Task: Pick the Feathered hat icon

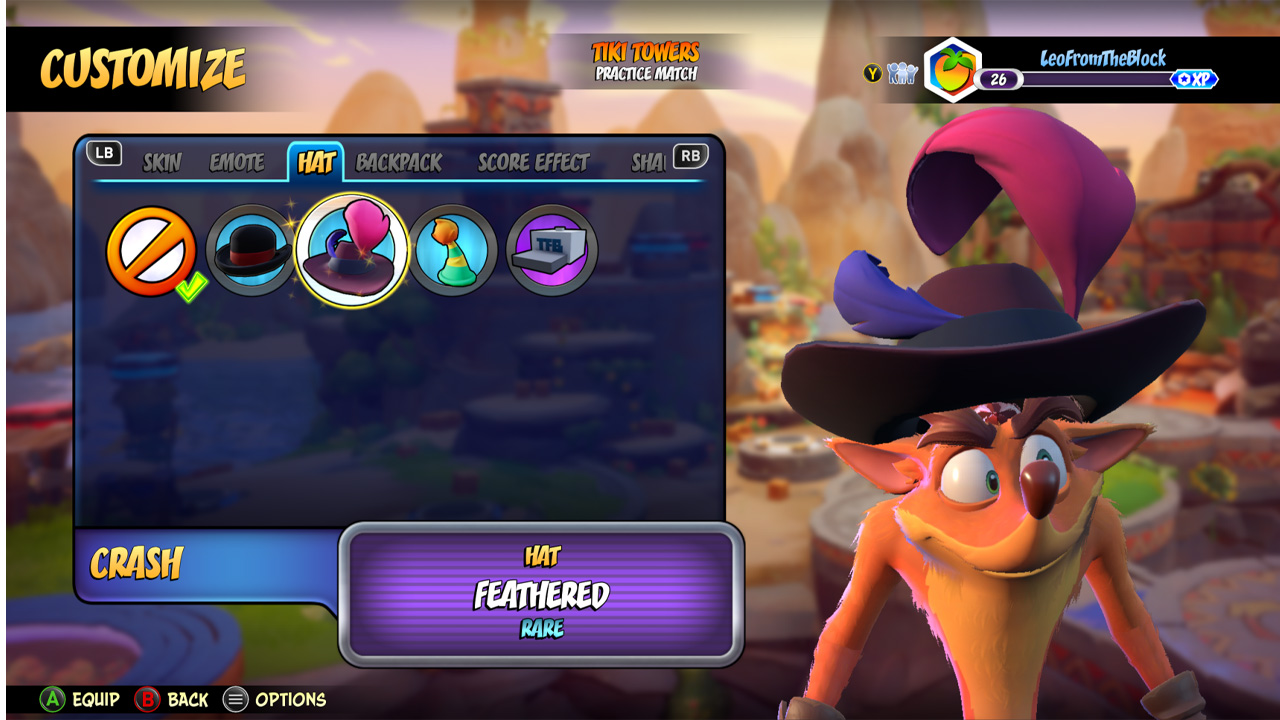Action: pyautogui.click(x=352, y=251)
